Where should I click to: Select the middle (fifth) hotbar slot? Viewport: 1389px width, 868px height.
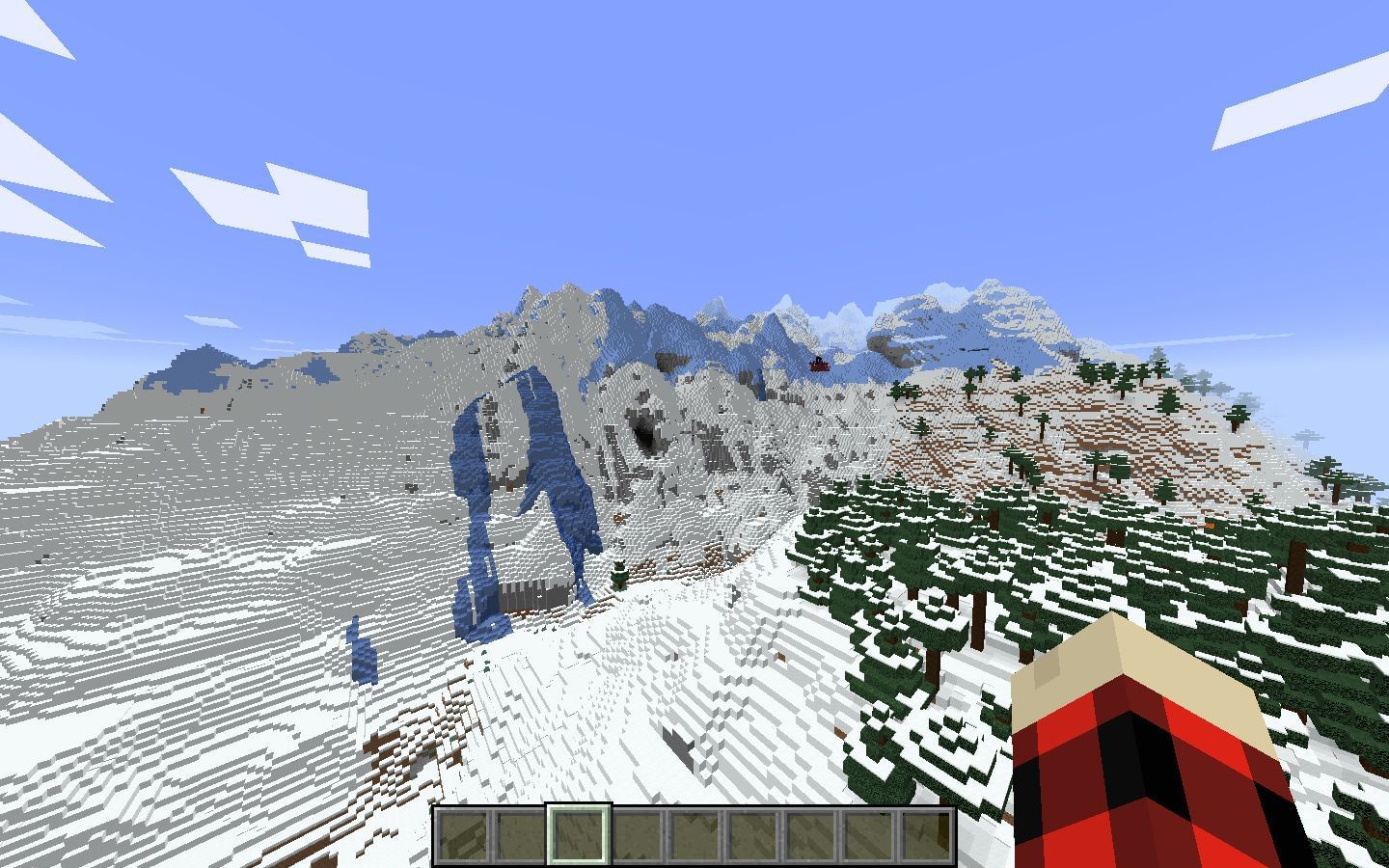click(x=695, y=835)
